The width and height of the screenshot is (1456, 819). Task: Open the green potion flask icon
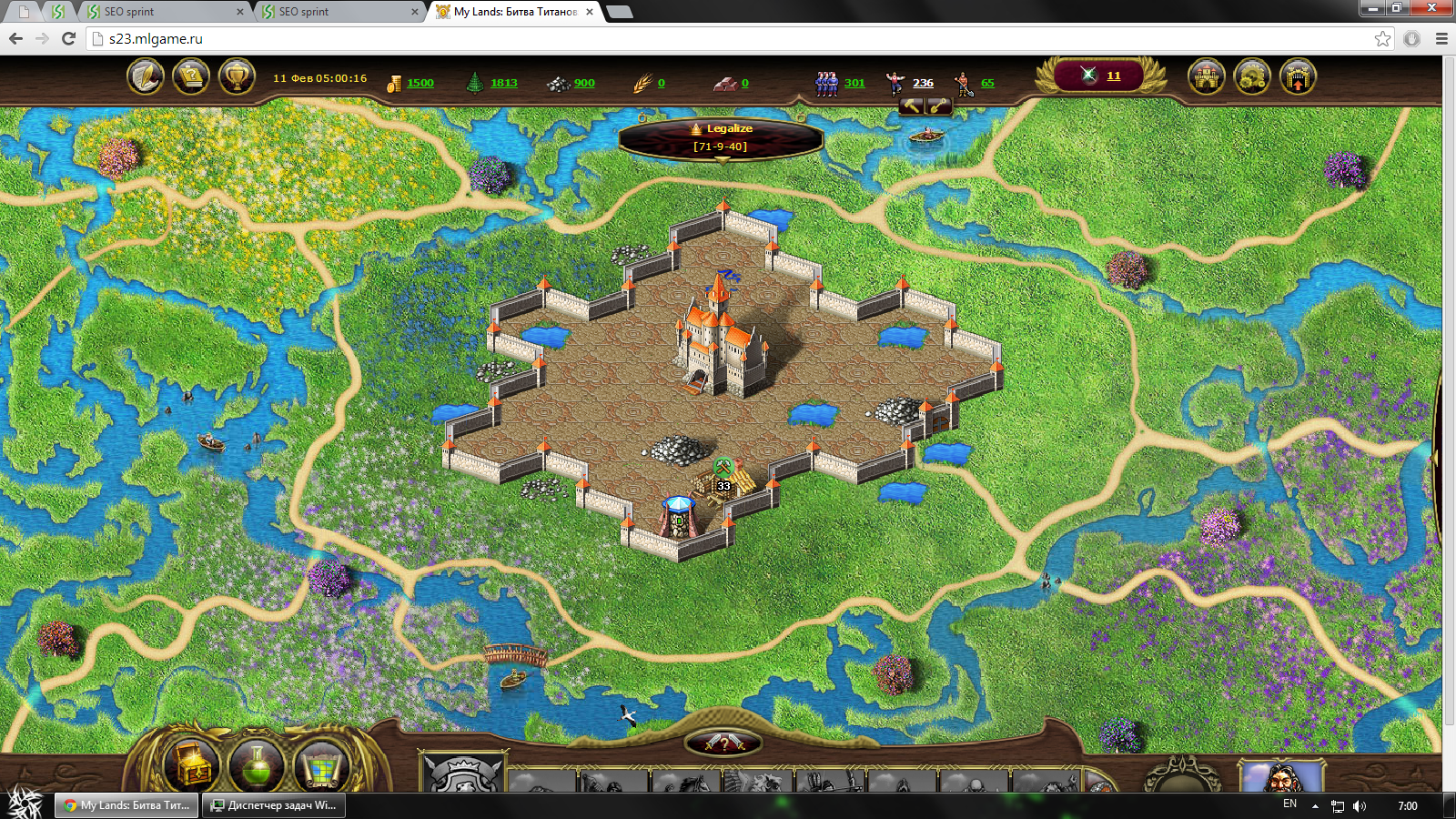click(258, 766)
